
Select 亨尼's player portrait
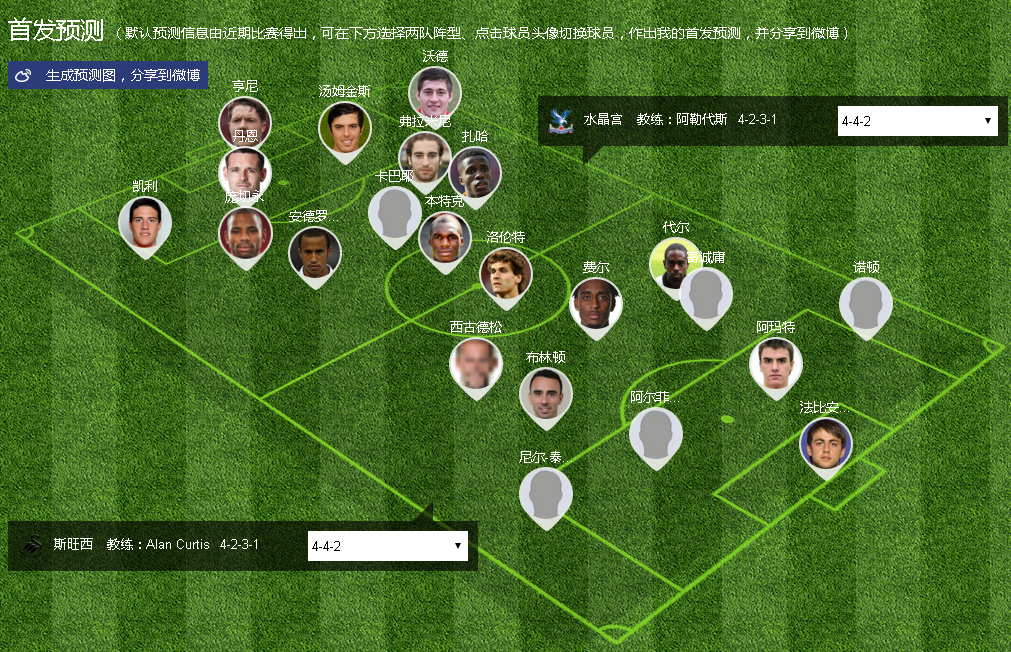click(x=245, y=118)
